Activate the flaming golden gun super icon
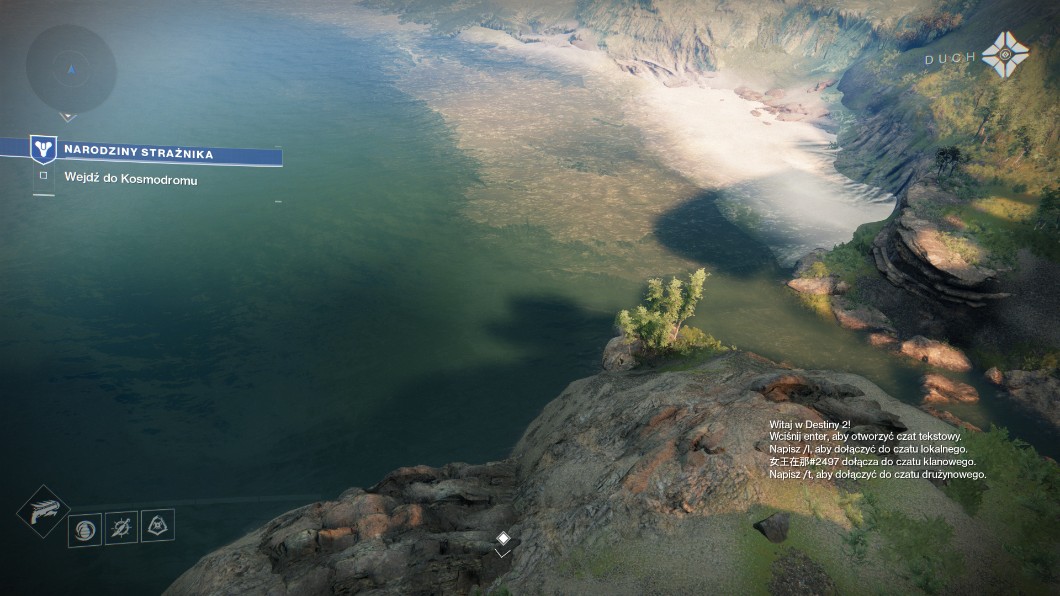The image size is (1060, 596). [42, 510]
